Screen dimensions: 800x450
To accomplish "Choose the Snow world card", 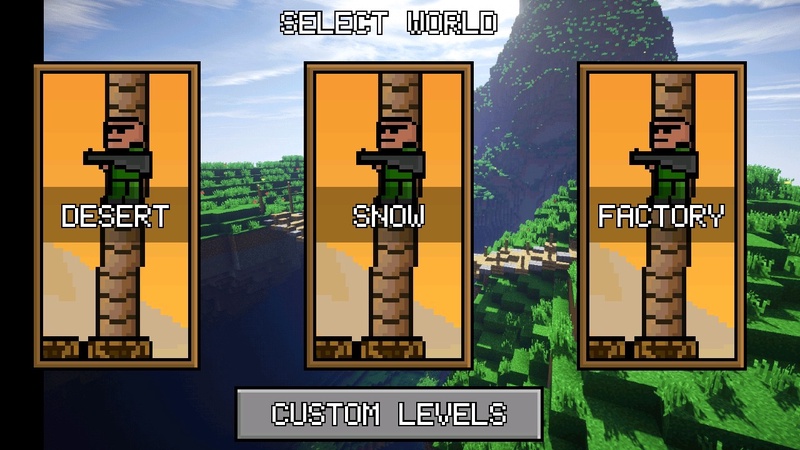I will pyautogui.click(x=388, y=215).
